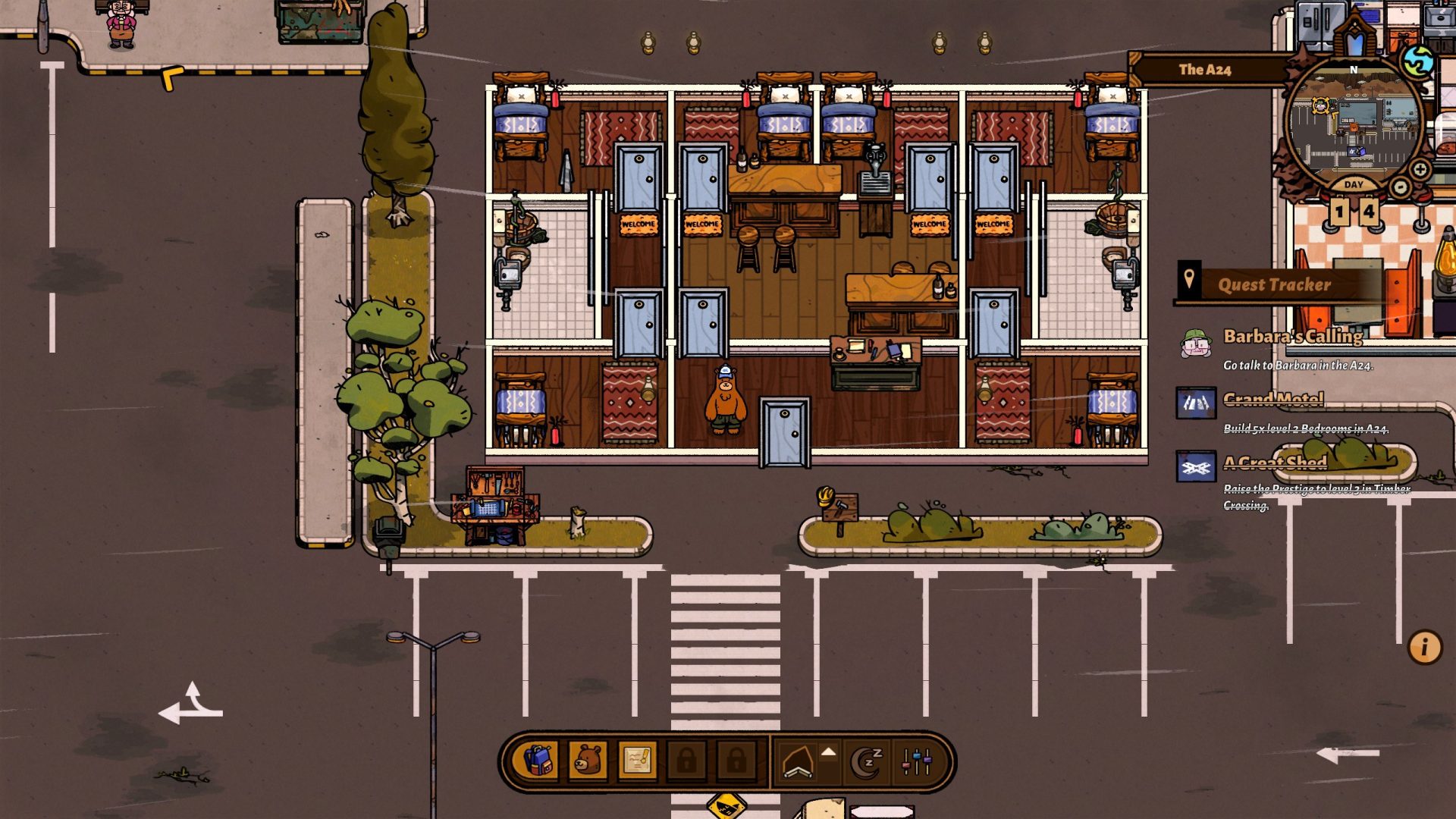Expand the white arrow beside roof icon

[x=829, y=752]
